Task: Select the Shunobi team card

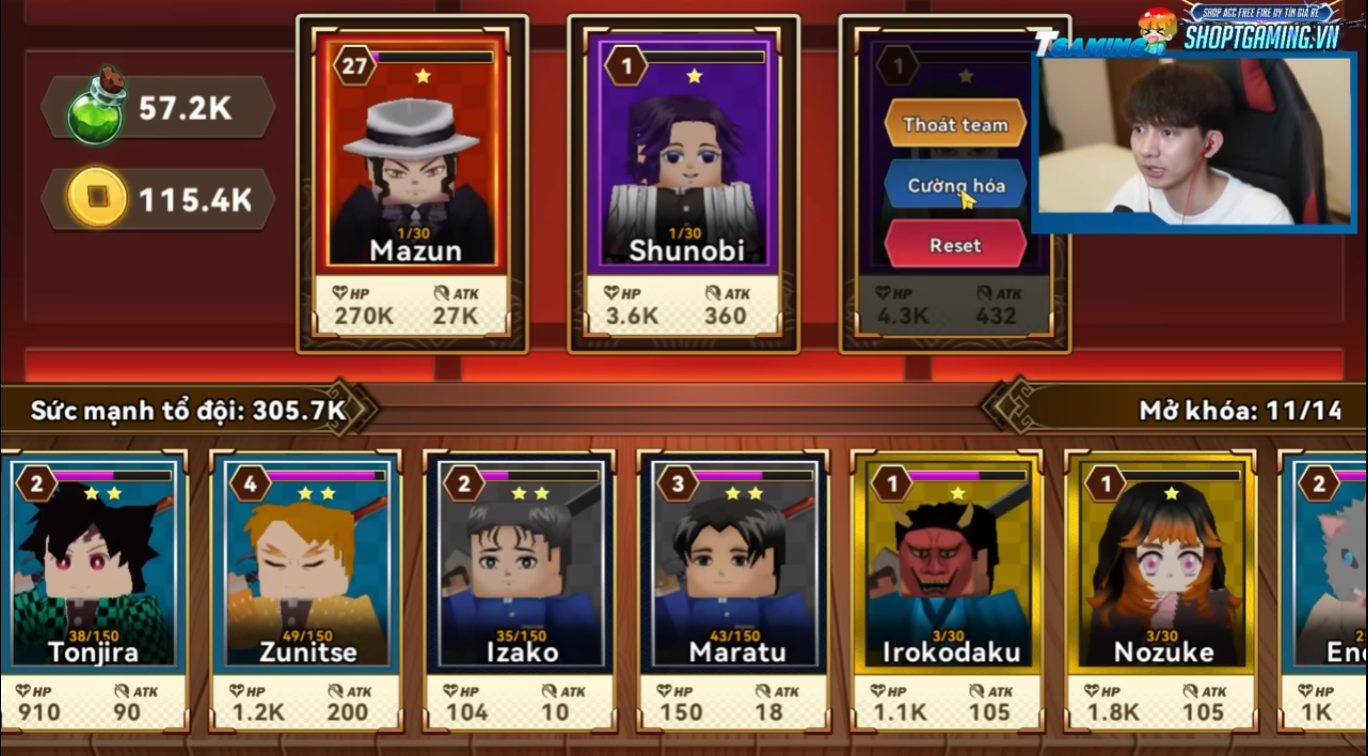Action: [x=684, y=184]
